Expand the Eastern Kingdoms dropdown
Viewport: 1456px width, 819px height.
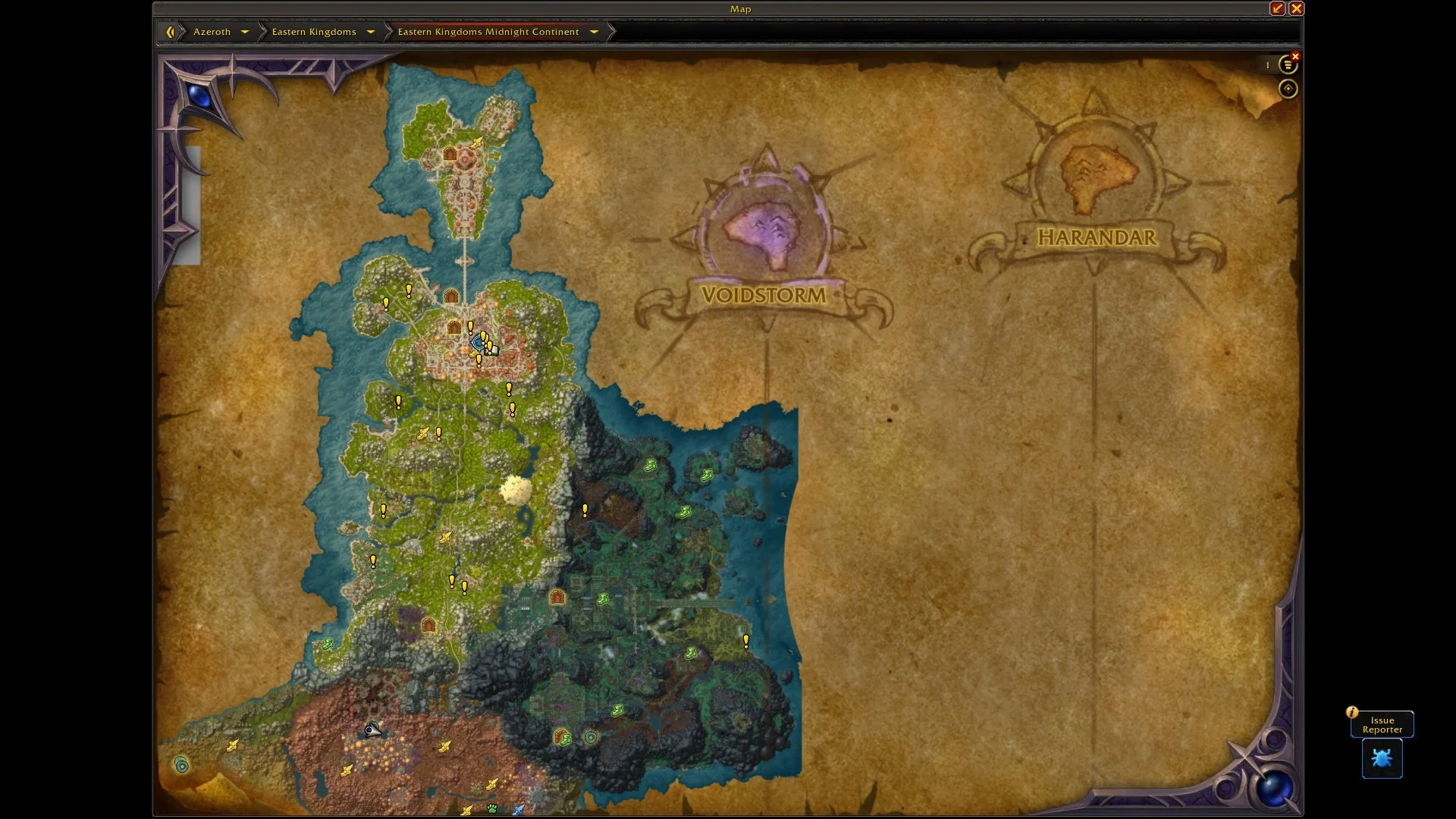(x=370, y=32)
